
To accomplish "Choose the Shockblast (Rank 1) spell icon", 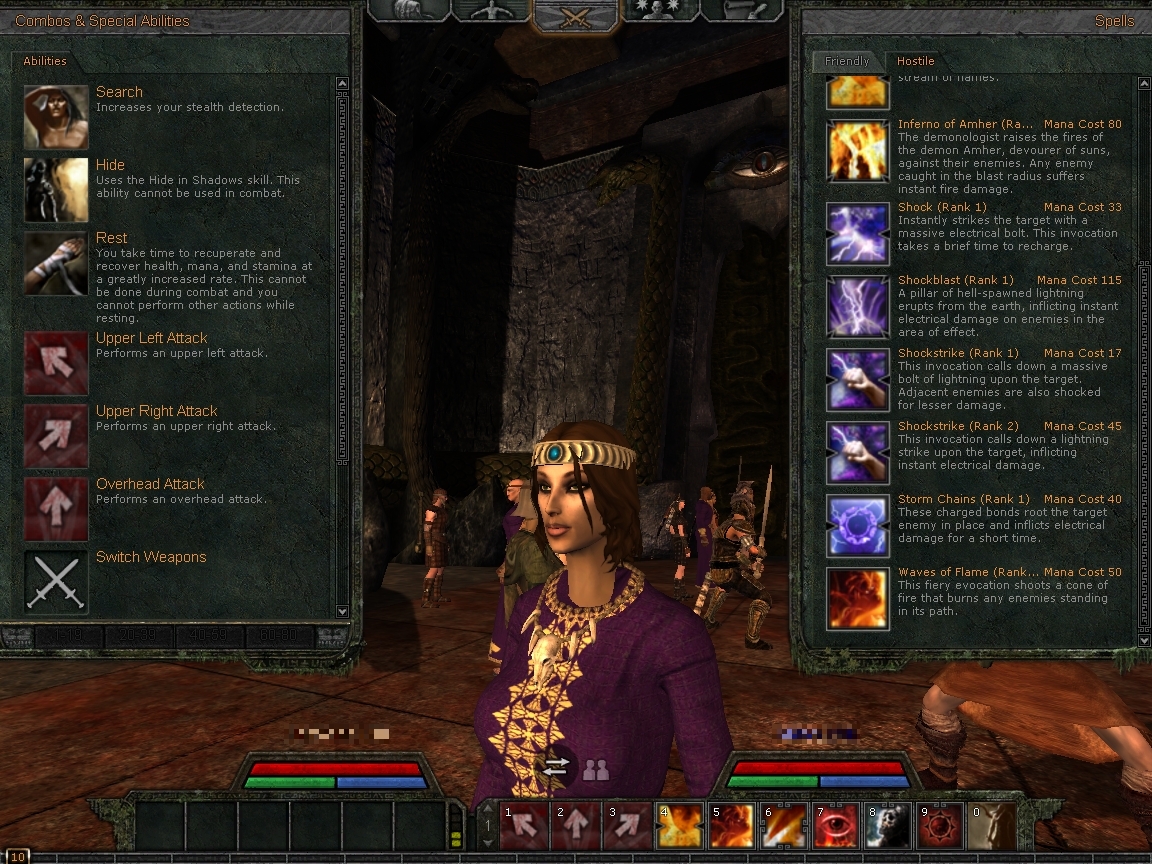I will pos(858,307).
